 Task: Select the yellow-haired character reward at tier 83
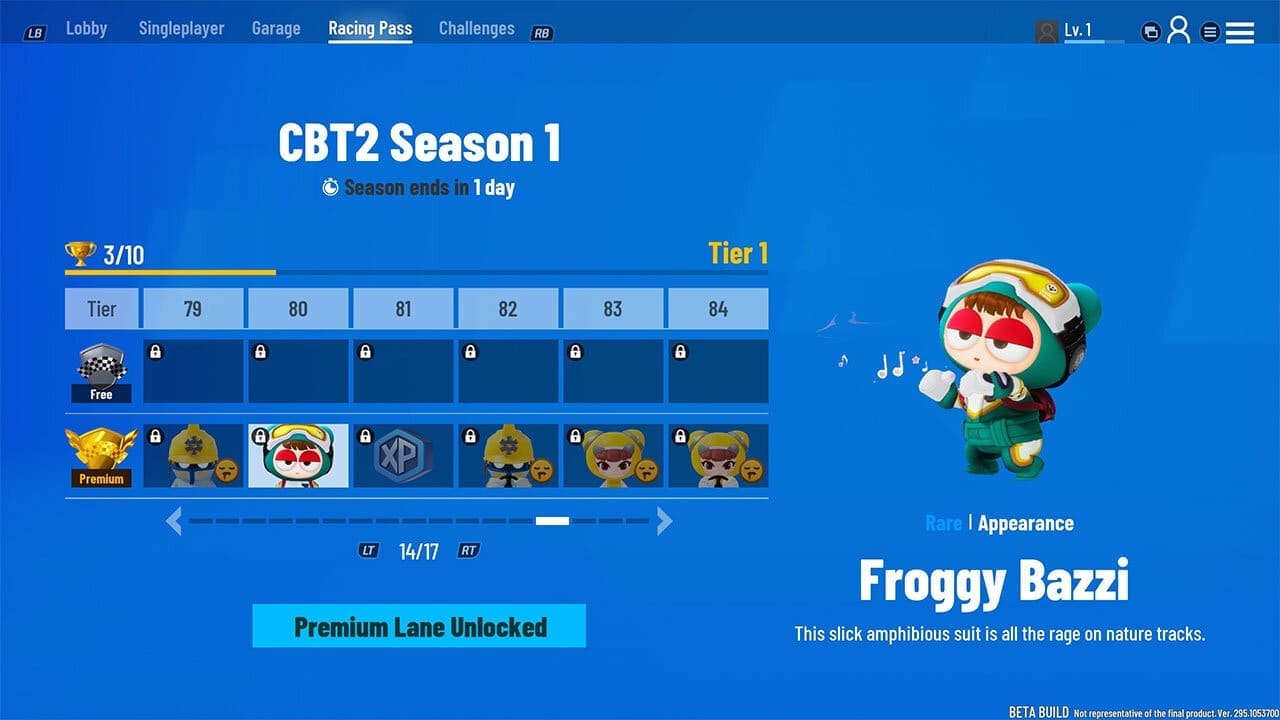pos(613,456)
